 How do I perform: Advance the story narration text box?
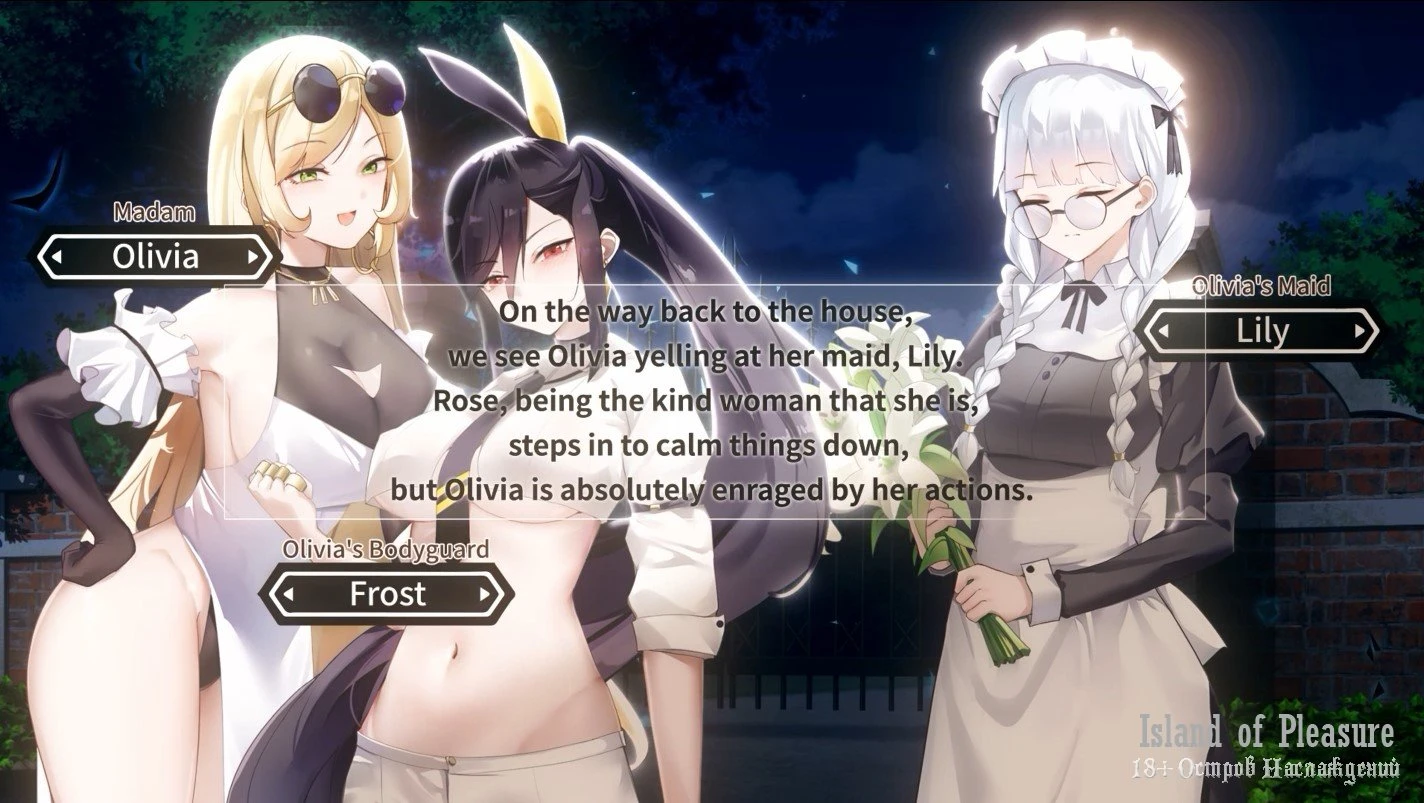712,400
